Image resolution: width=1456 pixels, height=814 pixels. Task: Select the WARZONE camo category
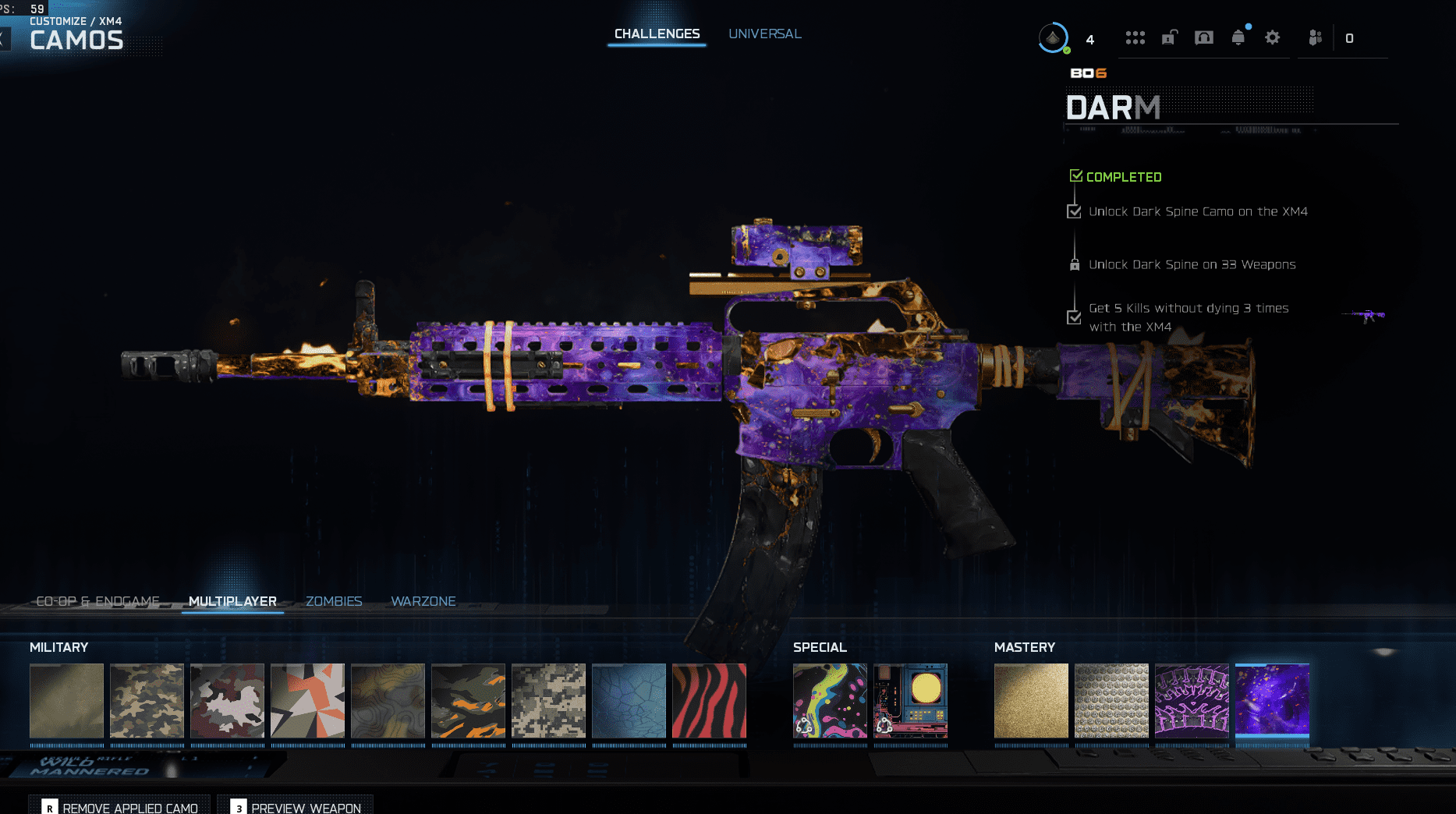click(x=423, y=601)
